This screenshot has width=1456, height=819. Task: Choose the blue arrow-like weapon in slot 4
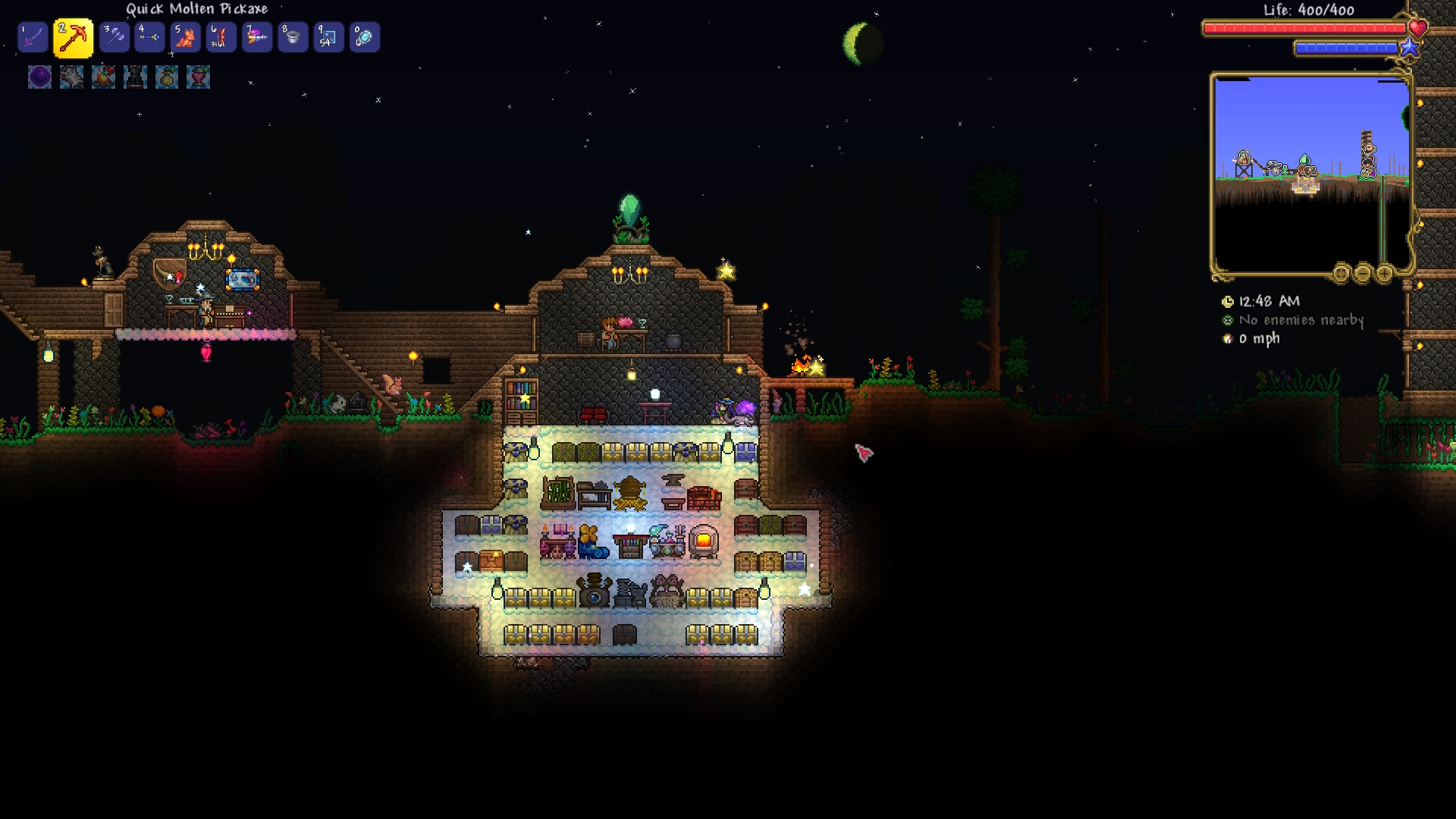click(x=149, y=37)
